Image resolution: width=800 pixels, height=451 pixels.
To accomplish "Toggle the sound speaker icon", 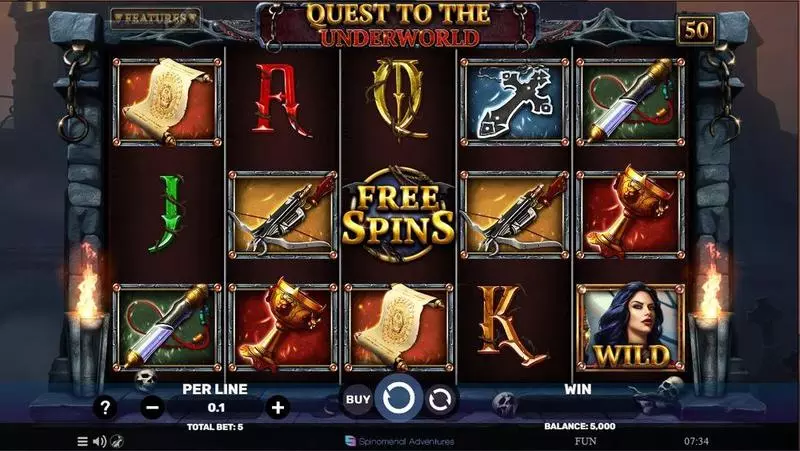I will pyautogui.click(x=99, y=440).
